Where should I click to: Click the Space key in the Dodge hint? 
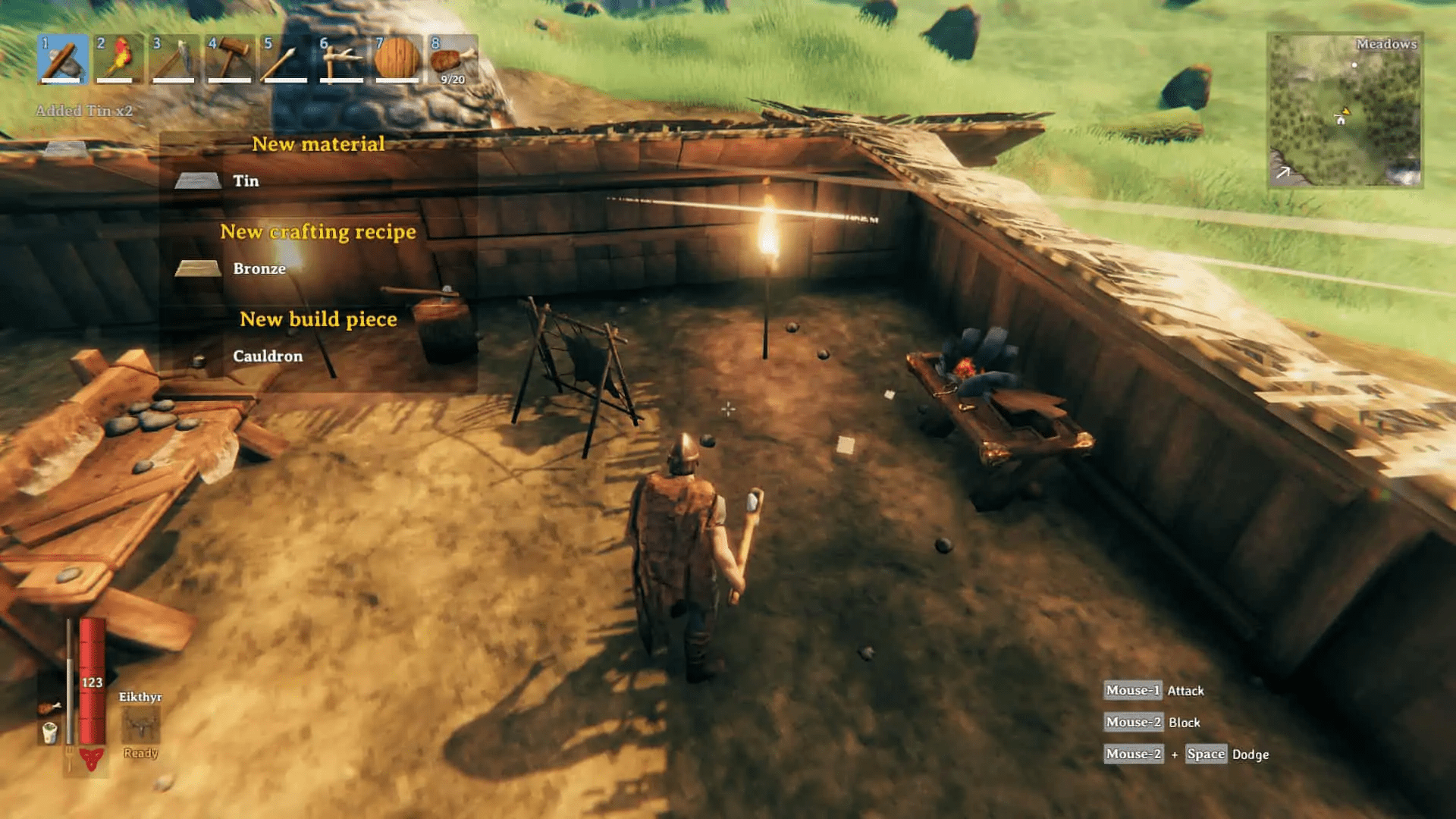(x=1205, y=754)
